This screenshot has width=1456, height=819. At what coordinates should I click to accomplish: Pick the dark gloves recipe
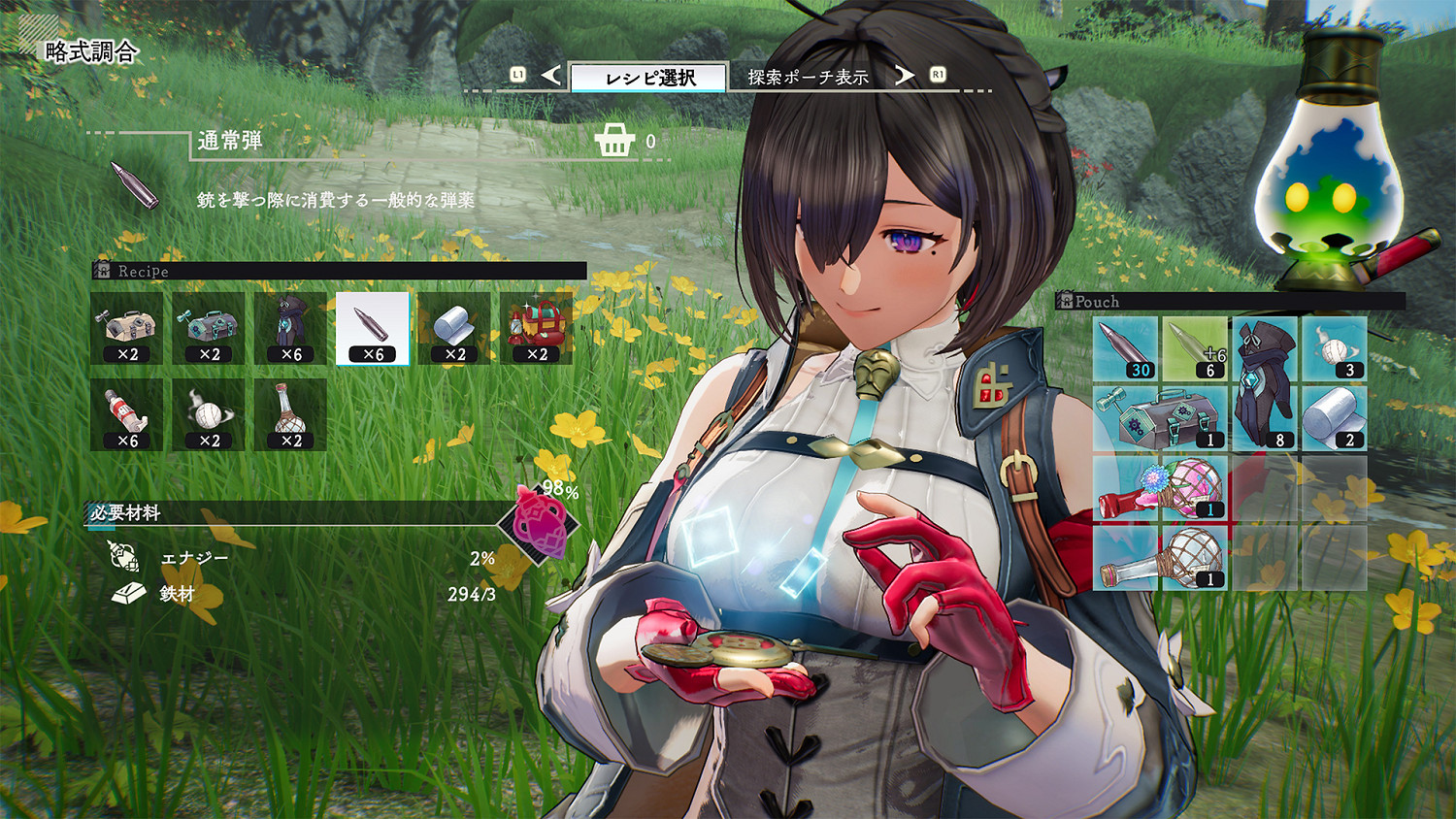290,328
